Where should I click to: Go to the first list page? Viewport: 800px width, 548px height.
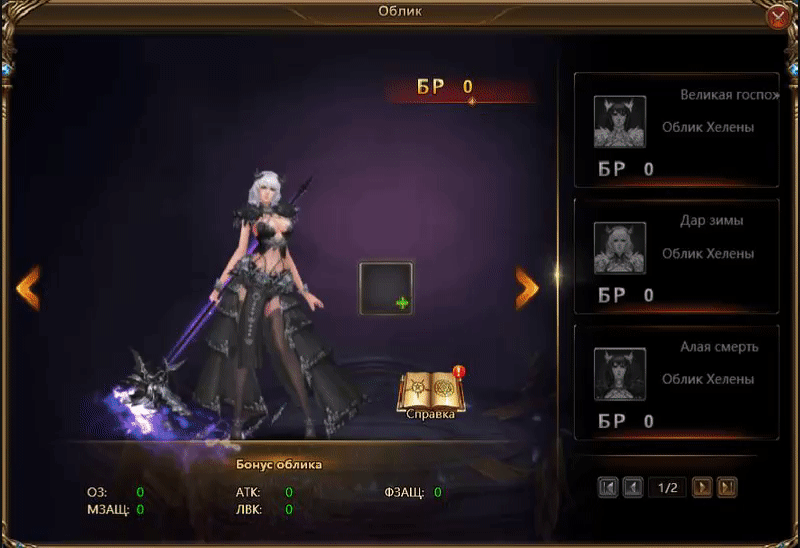[608, 487]
